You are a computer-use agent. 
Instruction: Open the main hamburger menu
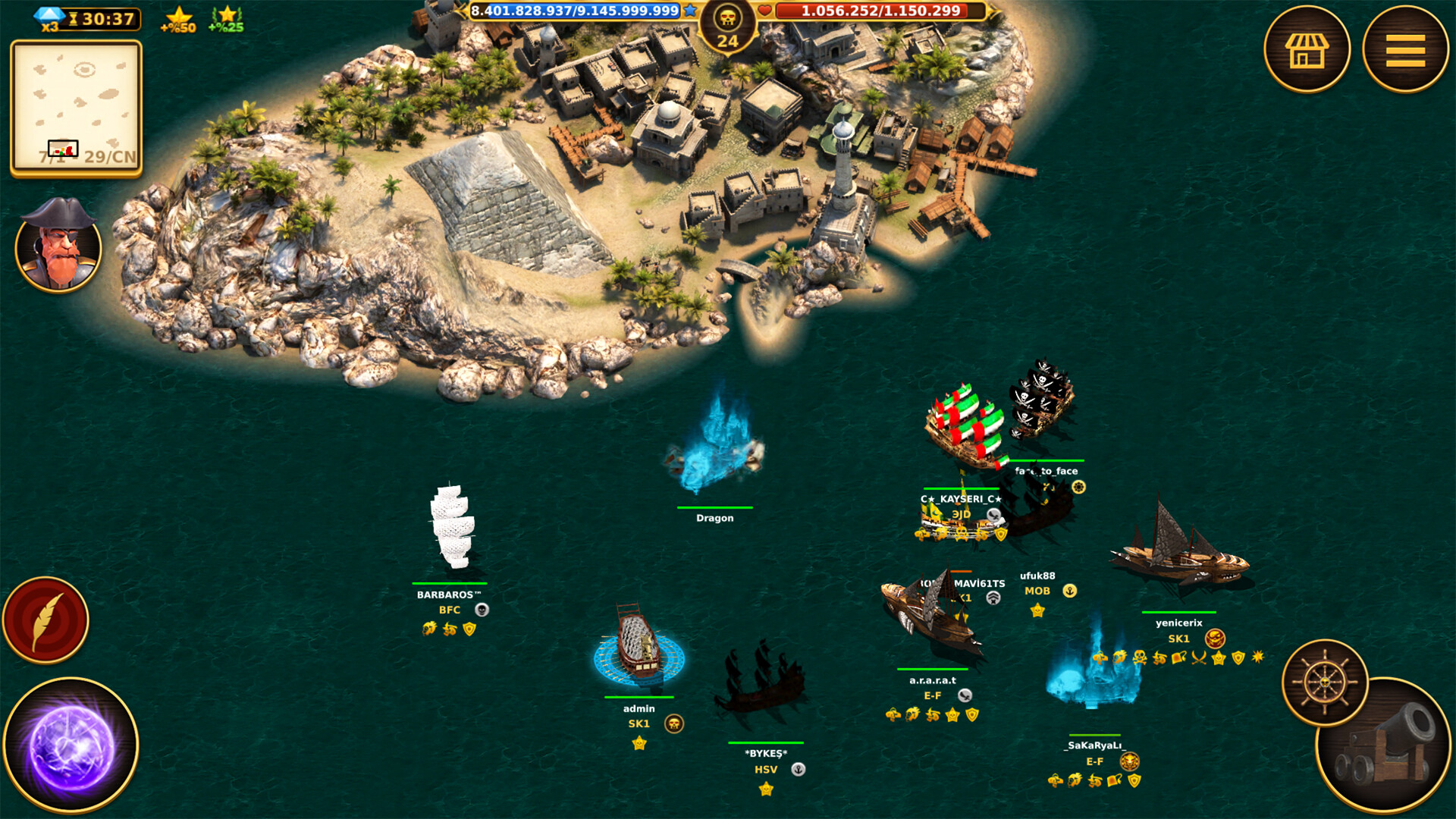pos(1404,49)
